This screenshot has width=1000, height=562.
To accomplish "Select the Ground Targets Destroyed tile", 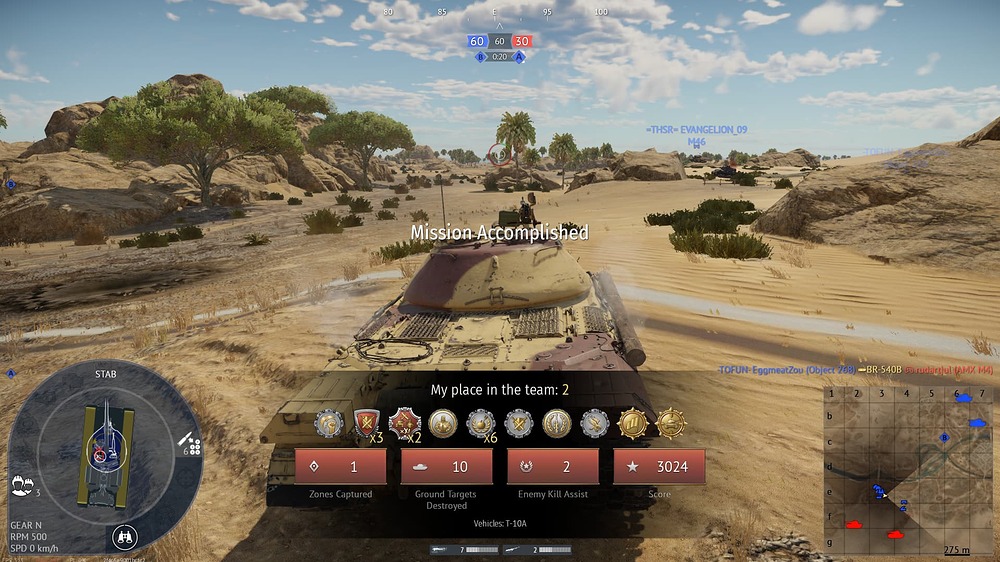I will coord(446,466).
